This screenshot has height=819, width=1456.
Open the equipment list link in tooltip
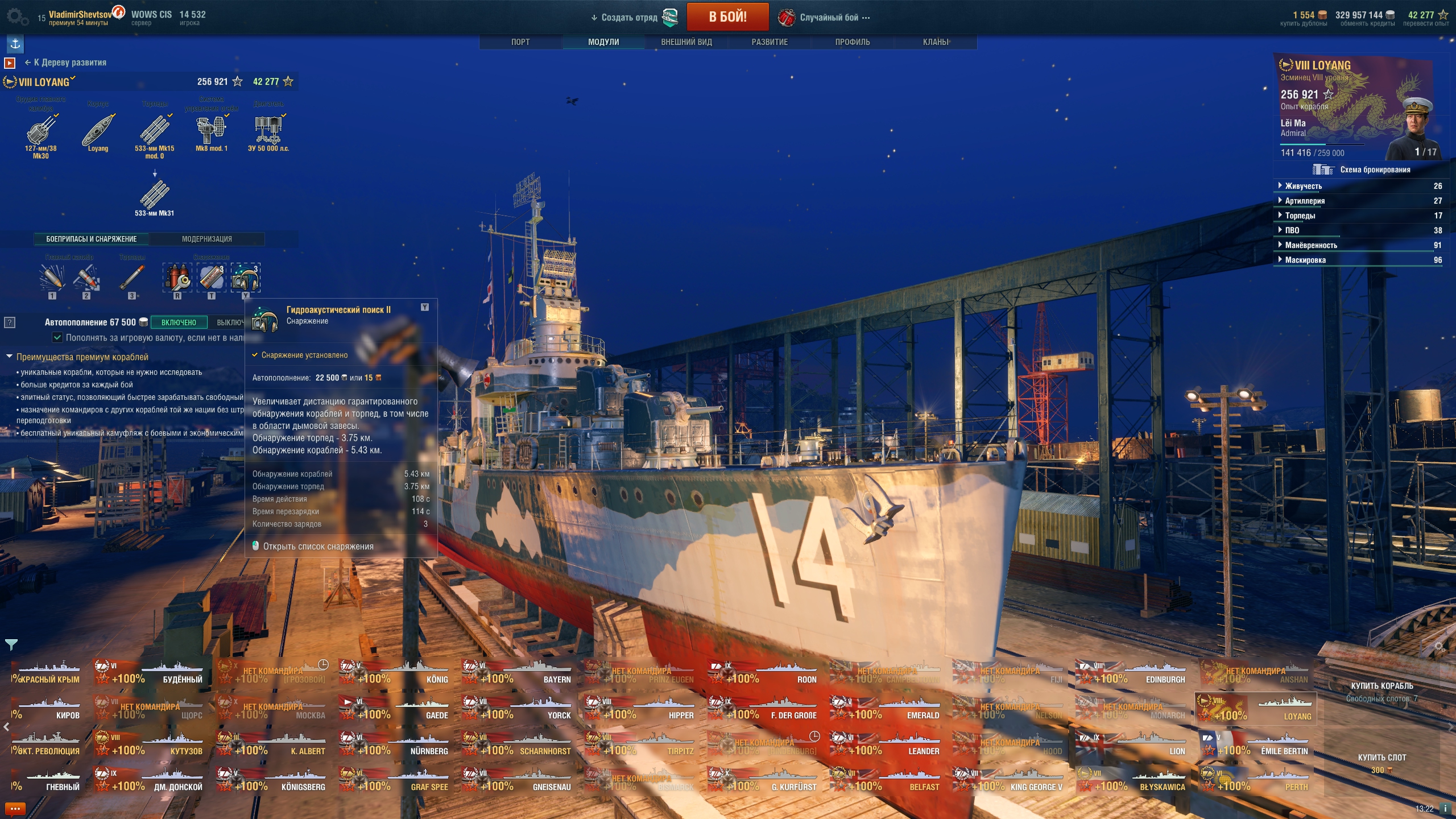tap(318, 547)
